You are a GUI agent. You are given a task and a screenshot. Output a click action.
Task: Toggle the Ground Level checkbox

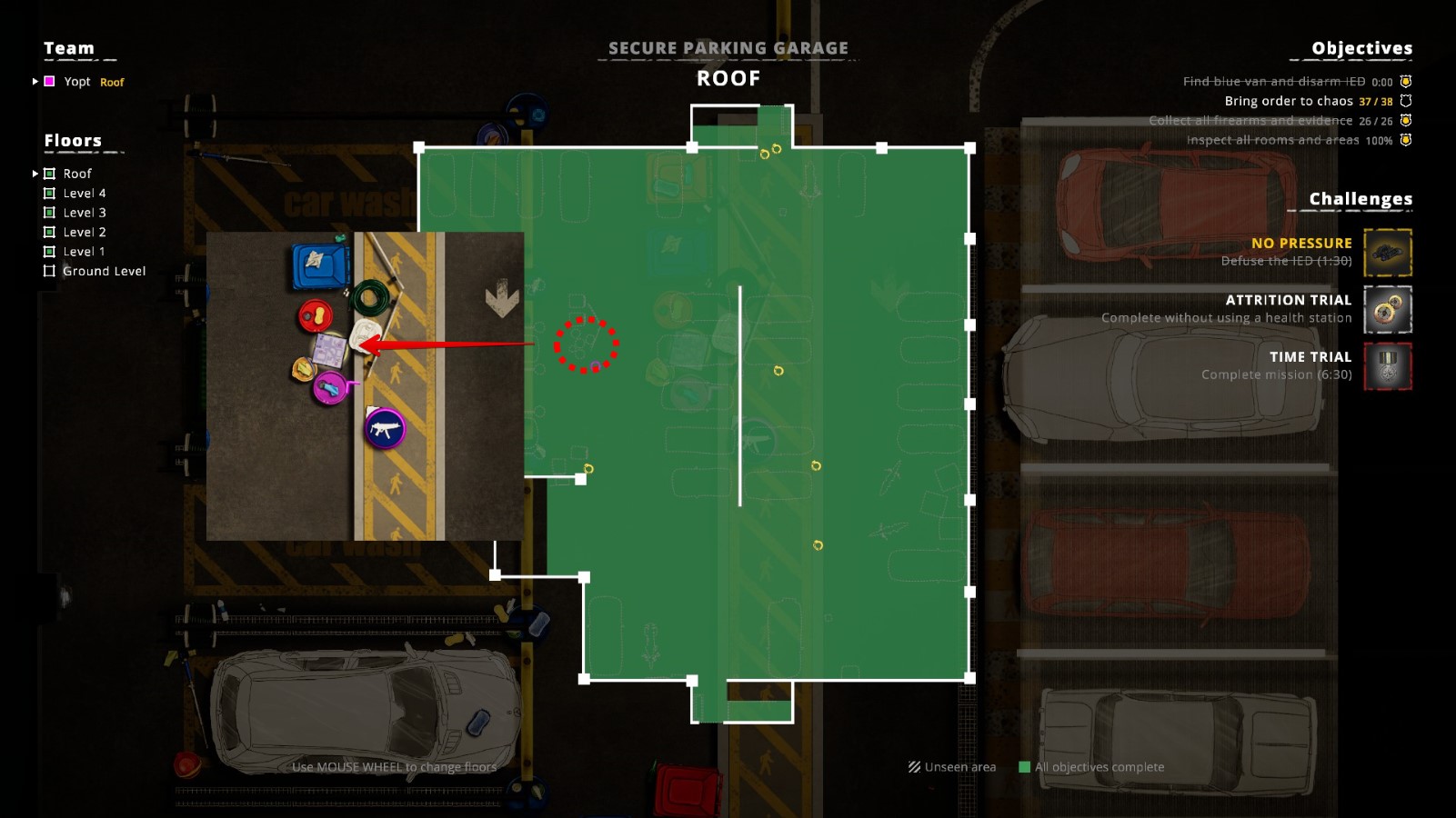51,270
